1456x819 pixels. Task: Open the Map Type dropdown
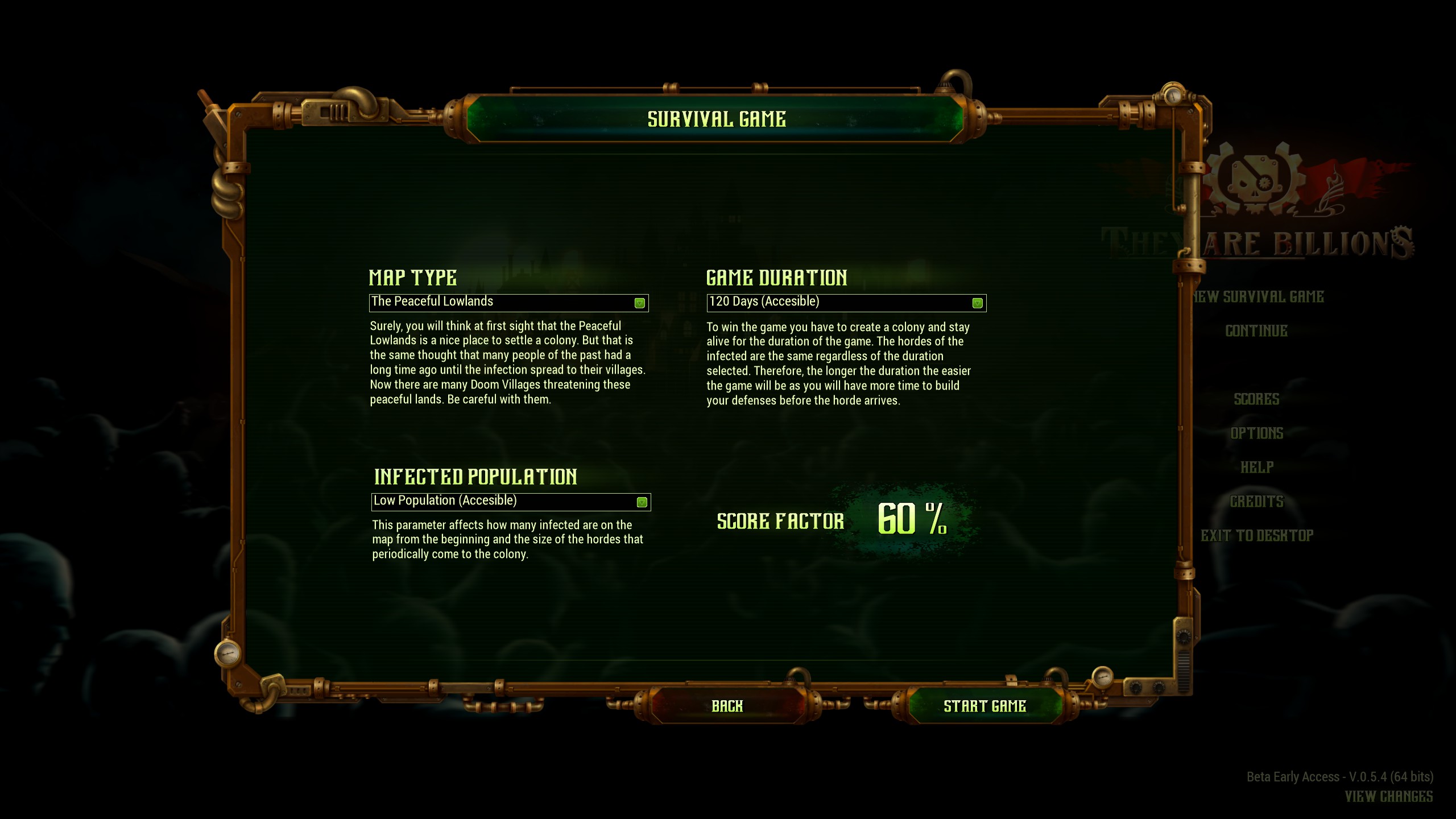coord(509,302)
